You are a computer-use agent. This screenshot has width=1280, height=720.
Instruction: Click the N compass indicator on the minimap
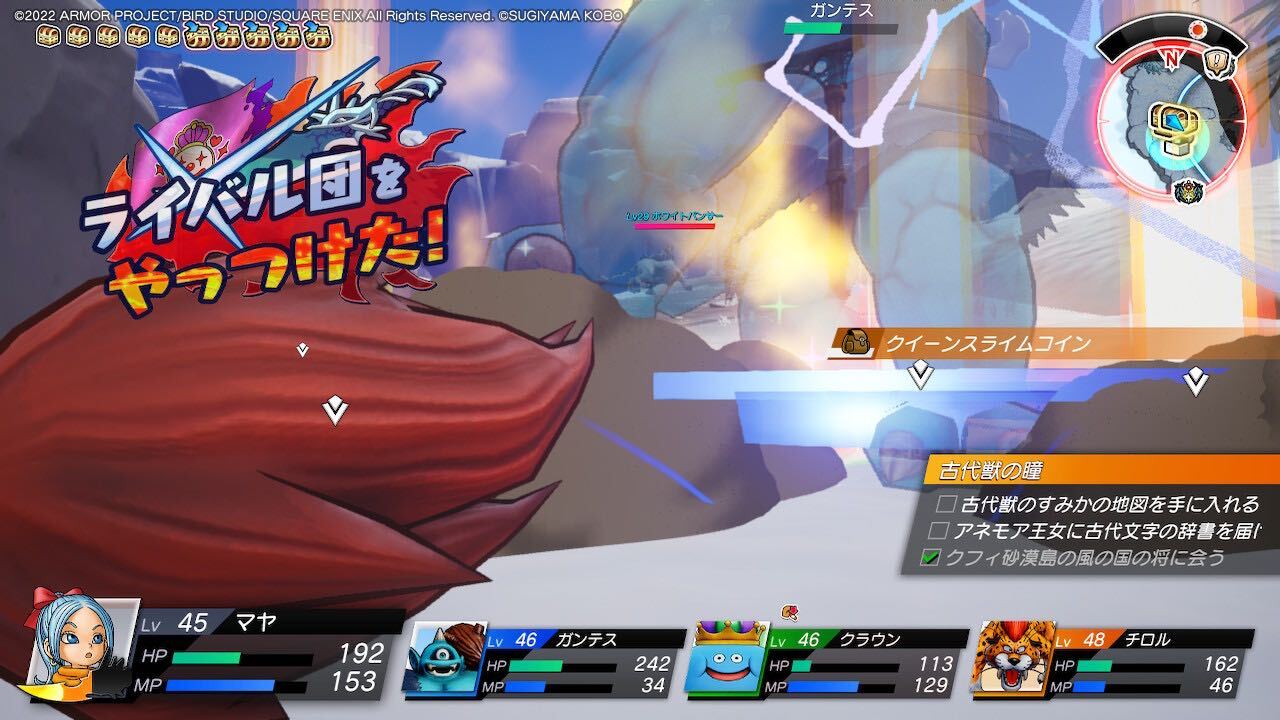coord(1172,59)
